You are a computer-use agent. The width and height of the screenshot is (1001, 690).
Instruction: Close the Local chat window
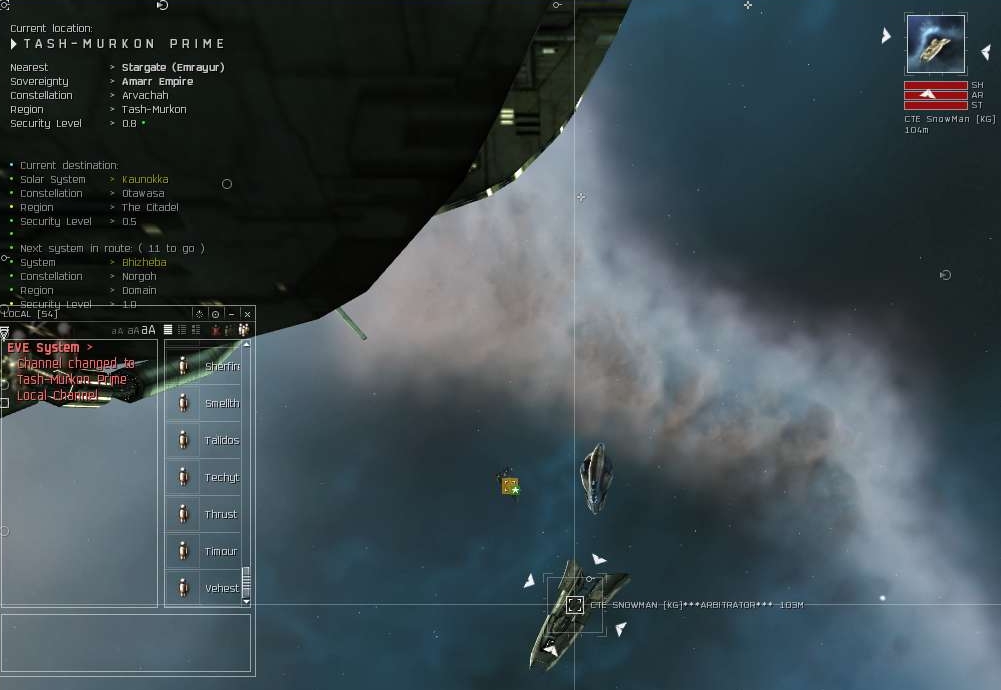point(247,314)
